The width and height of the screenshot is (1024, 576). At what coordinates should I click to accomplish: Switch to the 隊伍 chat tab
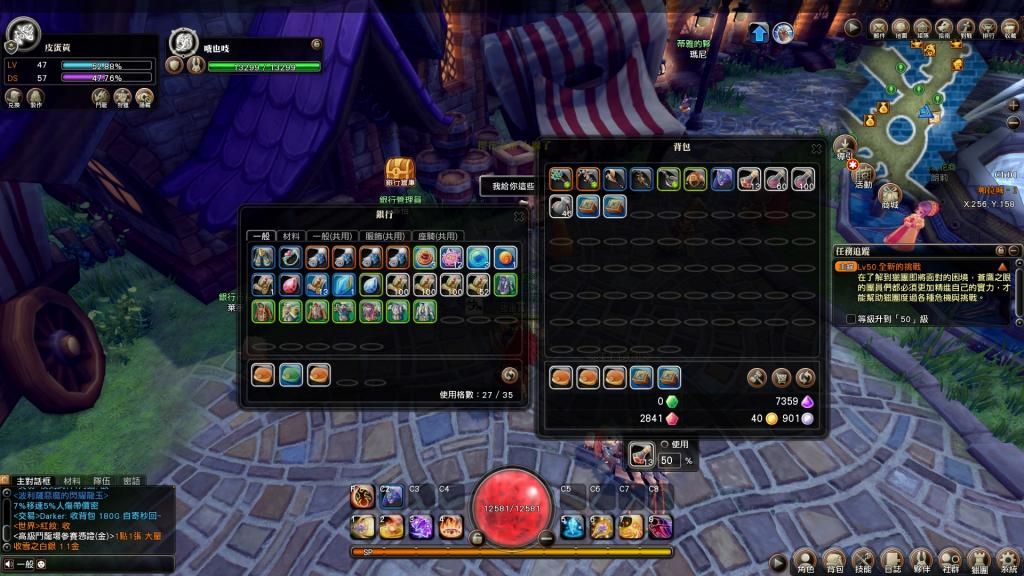click(x=102, y=481)
